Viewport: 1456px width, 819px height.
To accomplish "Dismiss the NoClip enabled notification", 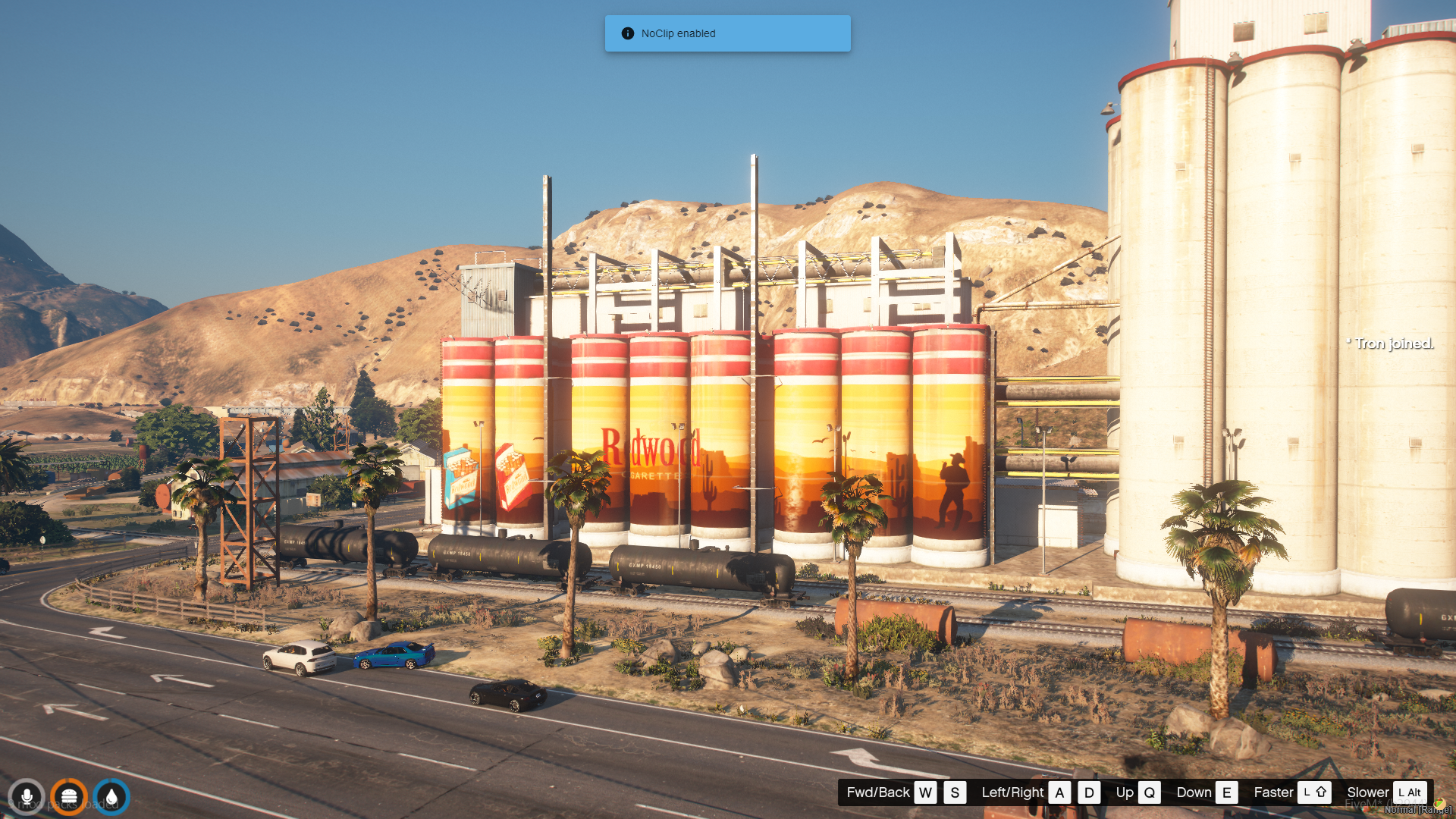I will (726, 33).
